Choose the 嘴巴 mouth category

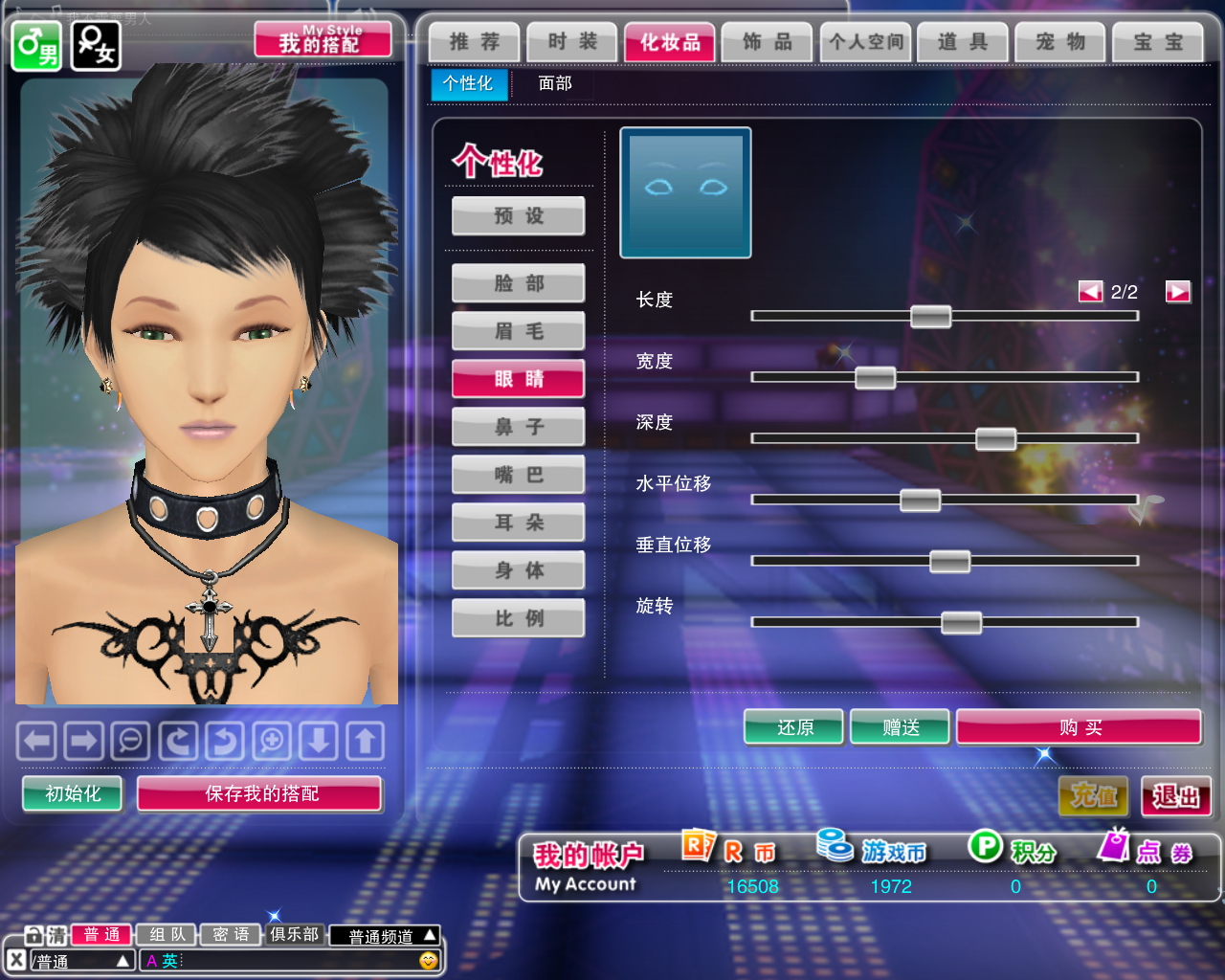(x=519, y=475)
